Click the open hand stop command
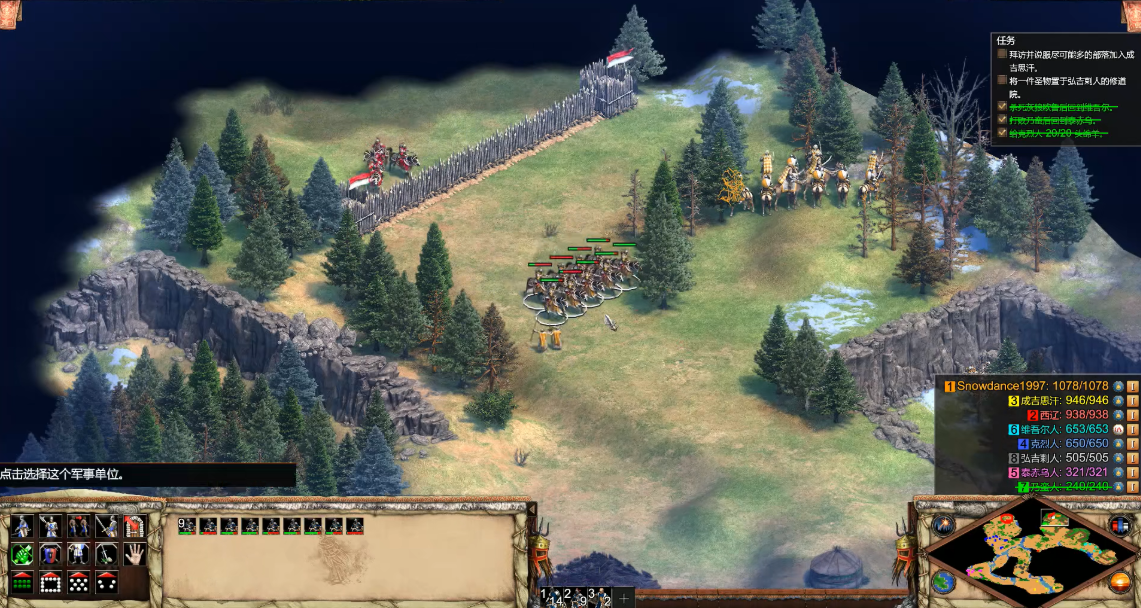Image resolution: width=1141 pixels, height=608 pixels. (134, 553)
